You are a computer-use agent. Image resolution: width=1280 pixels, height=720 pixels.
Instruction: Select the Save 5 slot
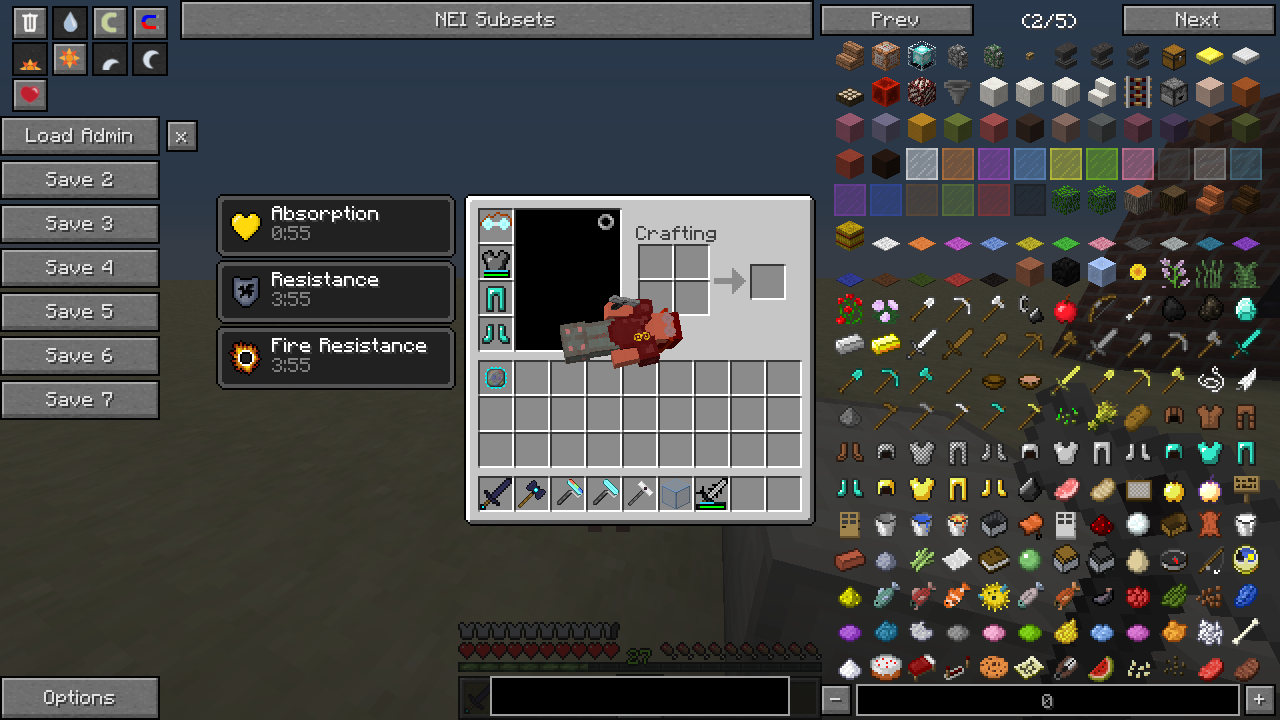80,312
